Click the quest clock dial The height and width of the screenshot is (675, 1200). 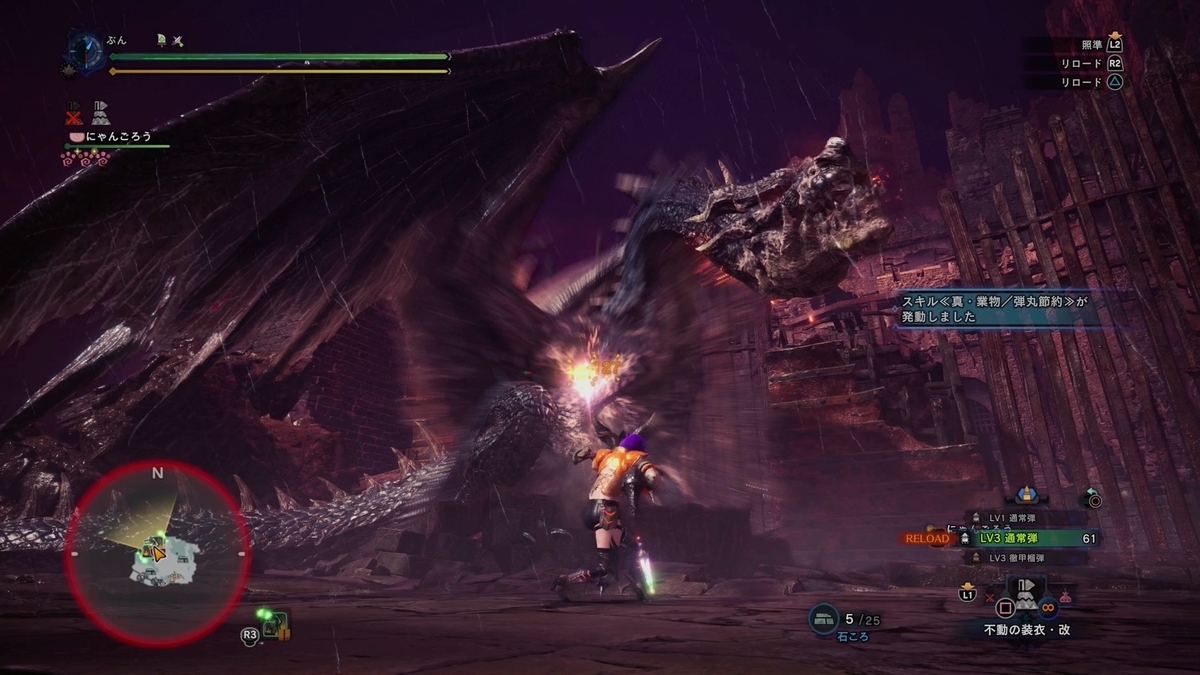click(x=85, y=50)
